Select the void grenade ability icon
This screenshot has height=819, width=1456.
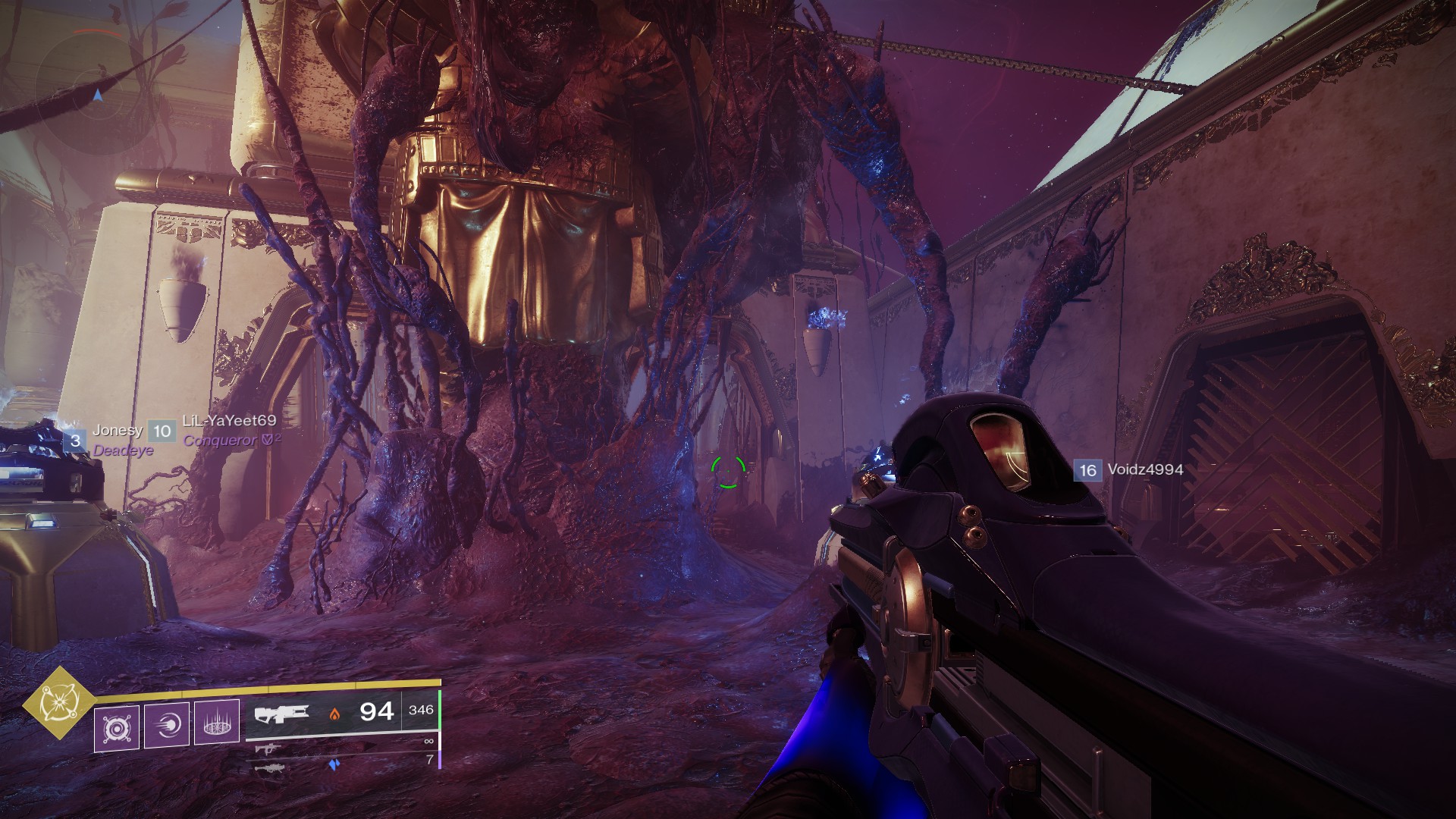(x=116, y=728)
